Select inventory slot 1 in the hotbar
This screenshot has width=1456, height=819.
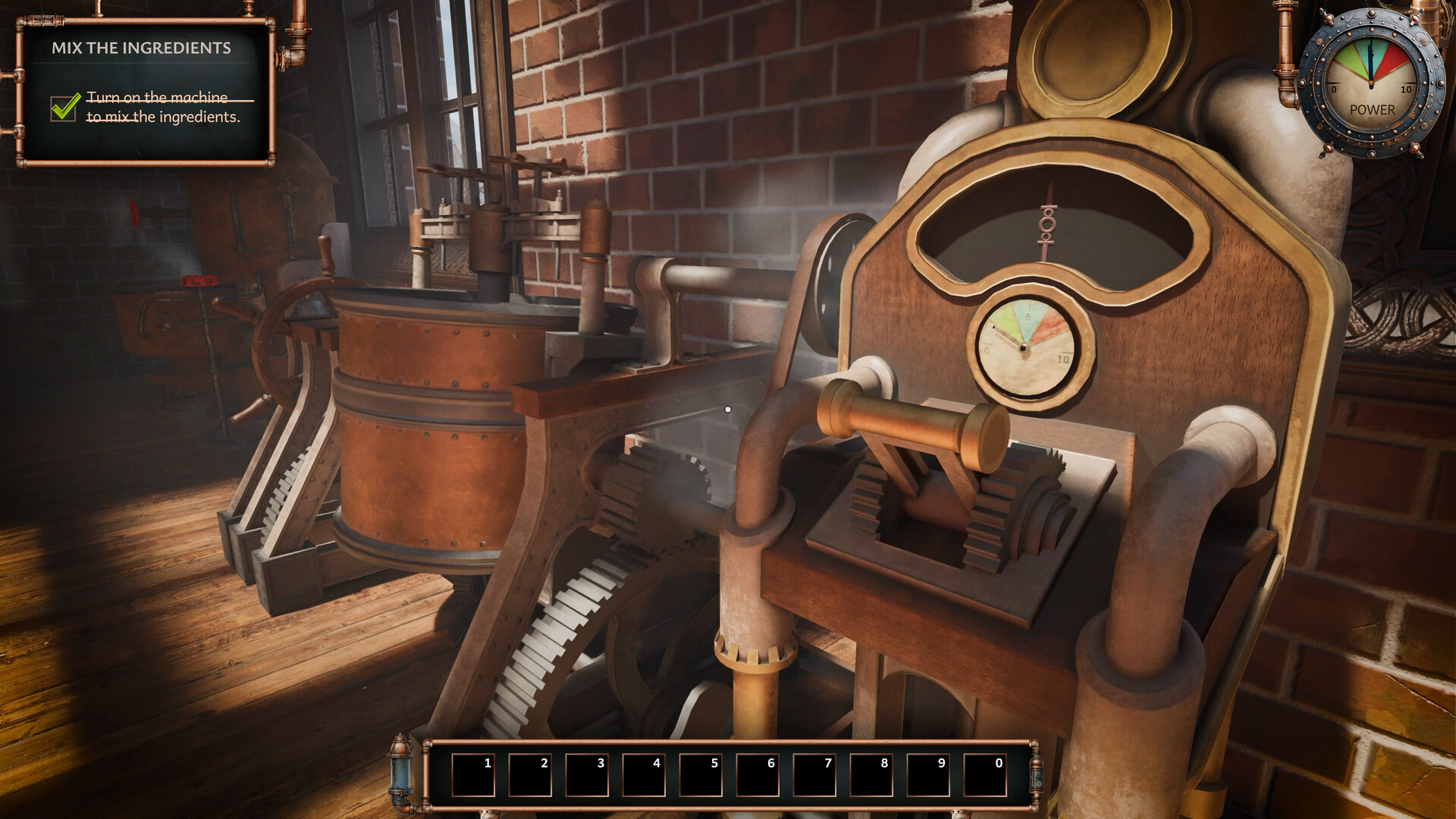coord(474,768)
